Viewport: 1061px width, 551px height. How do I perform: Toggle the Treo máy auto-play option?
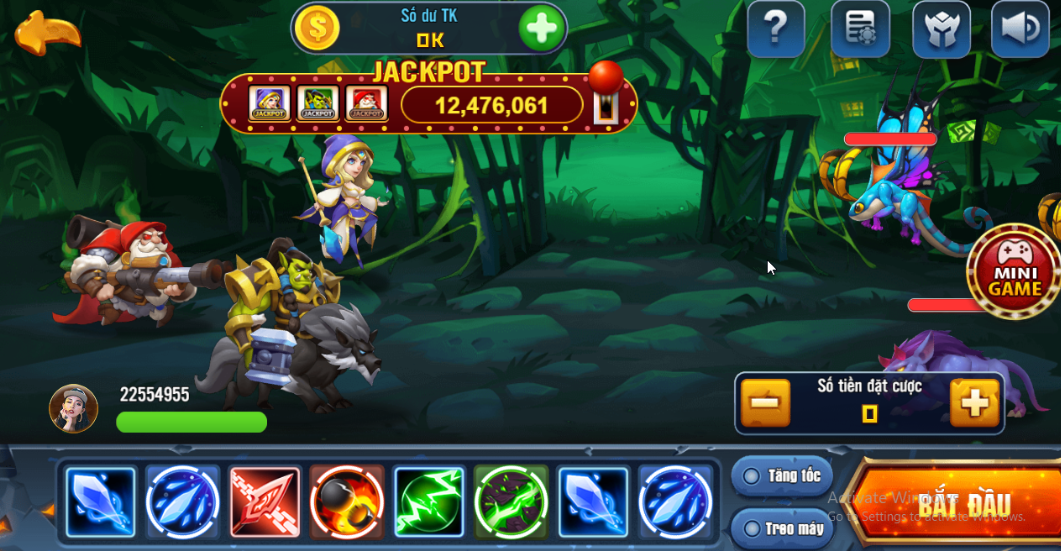(x=781, y=526)
